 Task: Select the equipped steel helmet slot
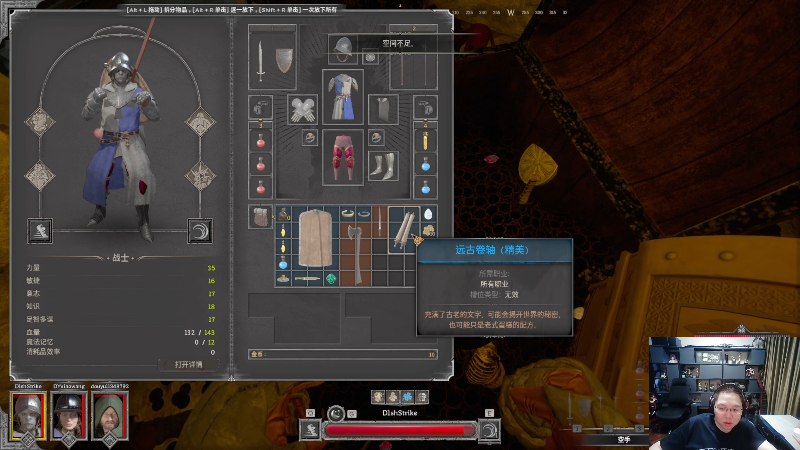tap(344, 47)
